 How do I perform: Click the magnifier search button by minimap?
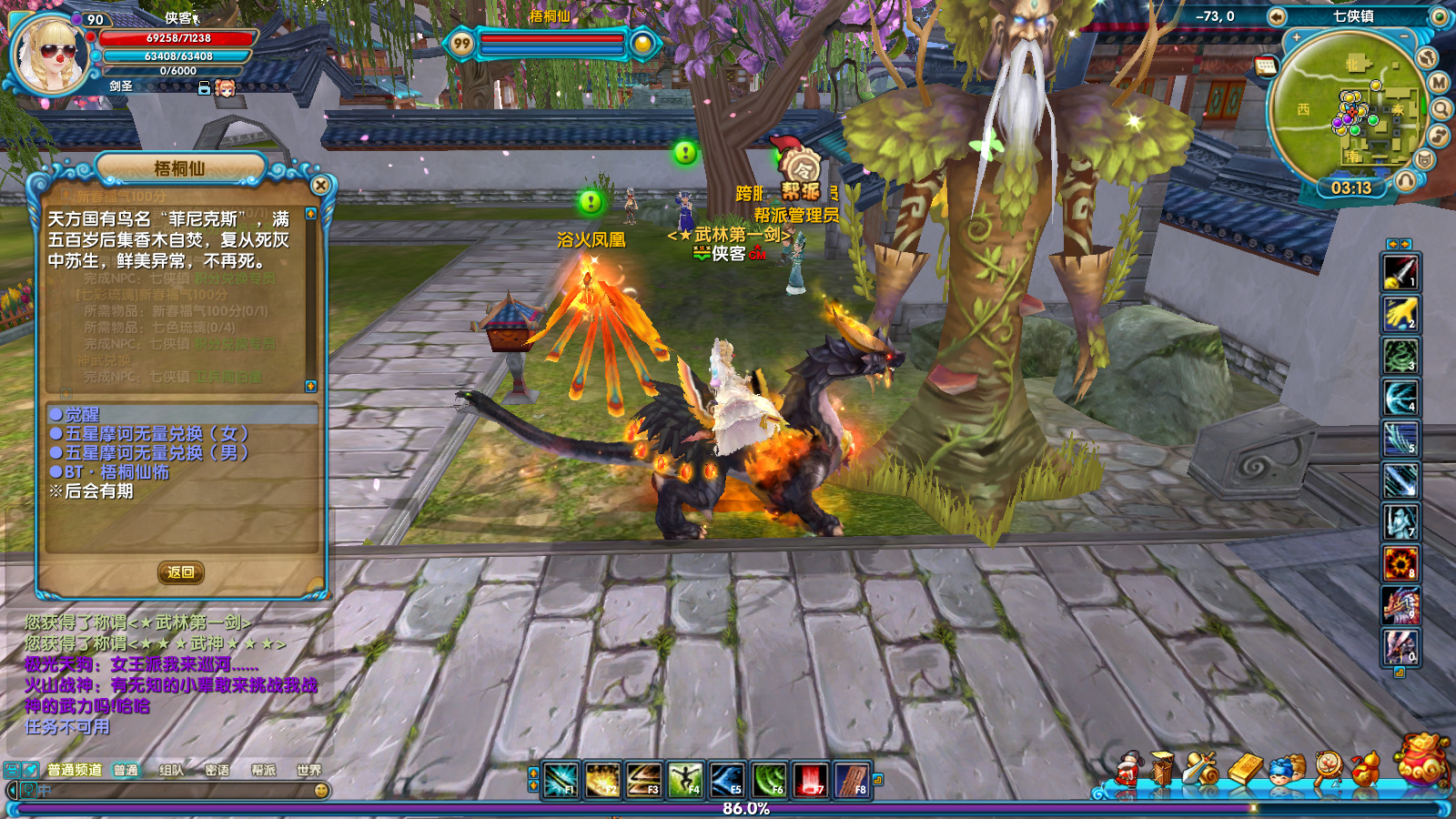(1441, 110)
